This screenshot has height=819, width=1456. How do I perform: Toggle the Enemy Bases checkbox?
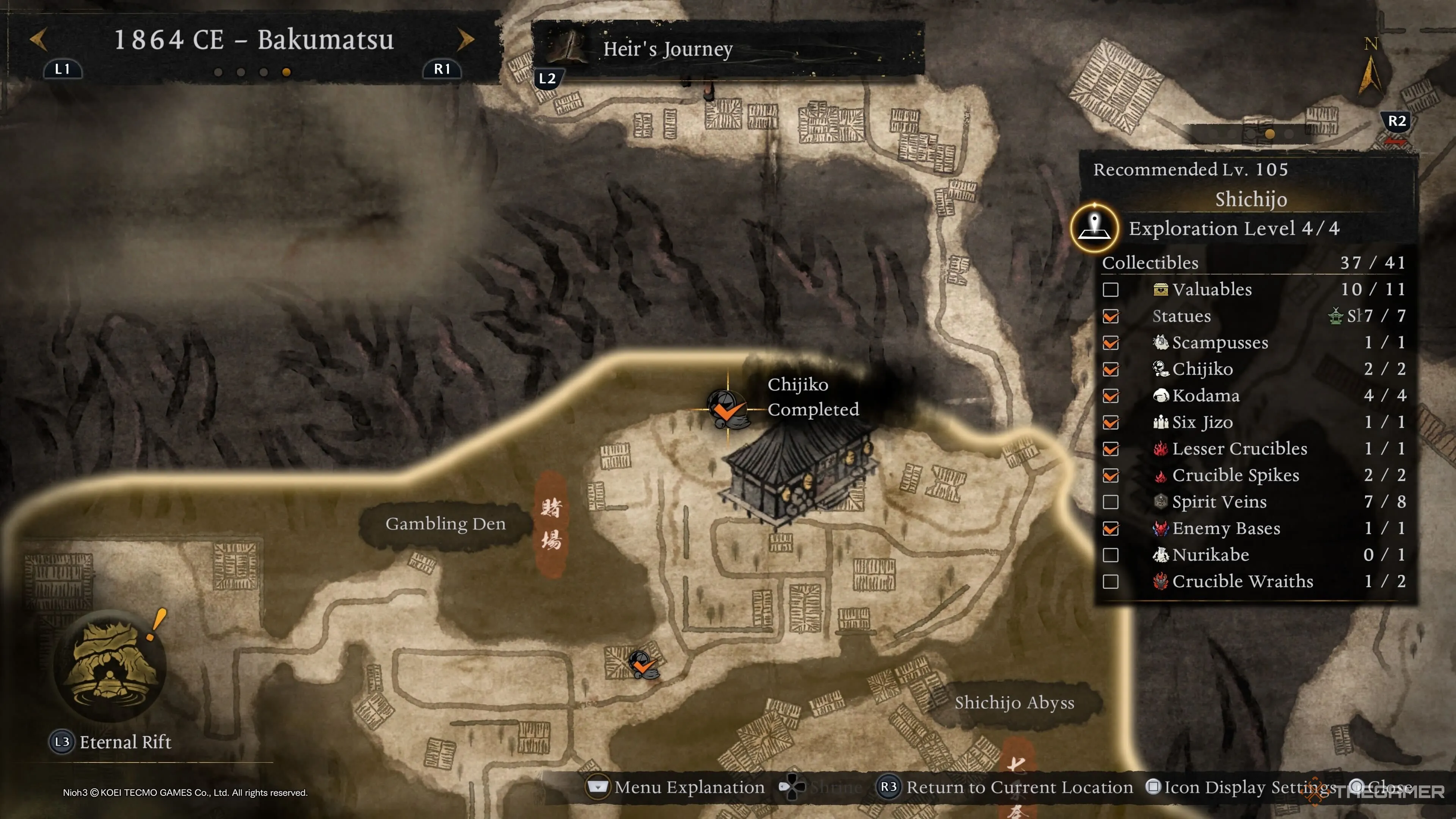tap(1110, 529)
